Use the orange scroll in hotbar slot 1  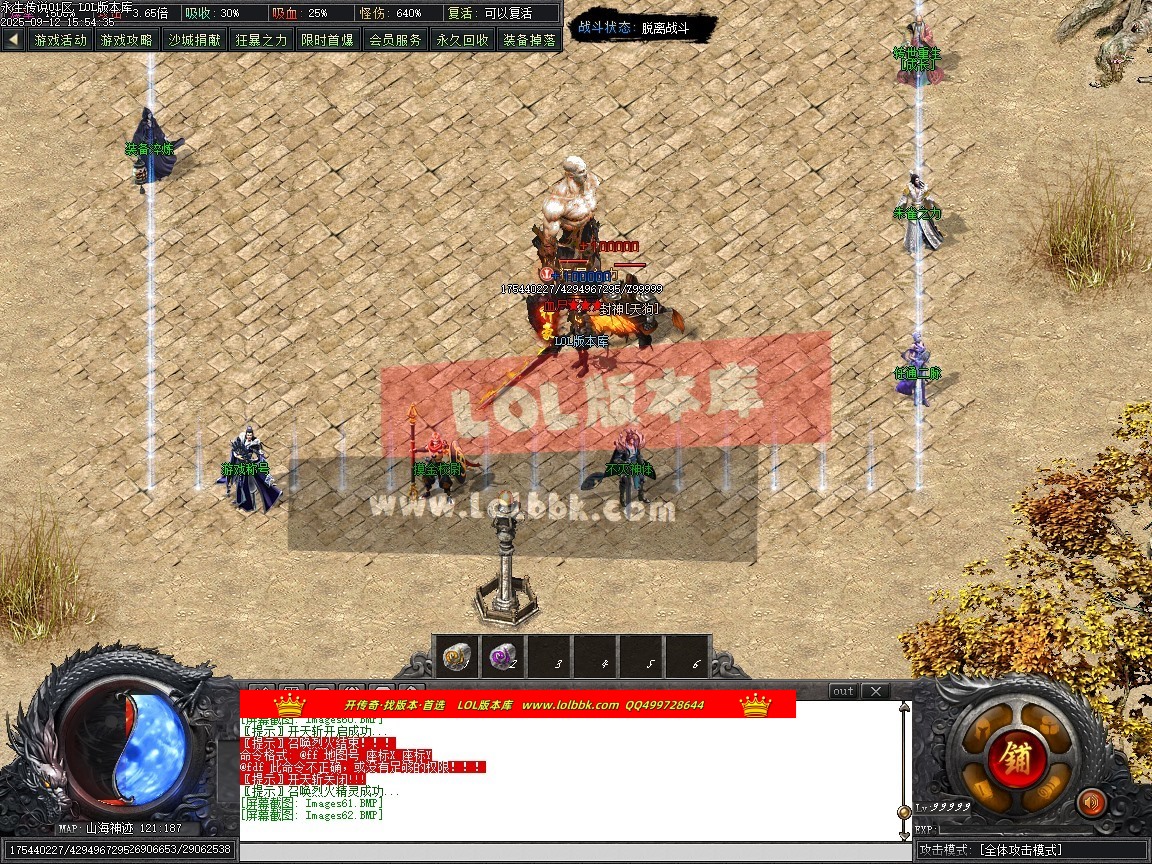pos(456,656)
